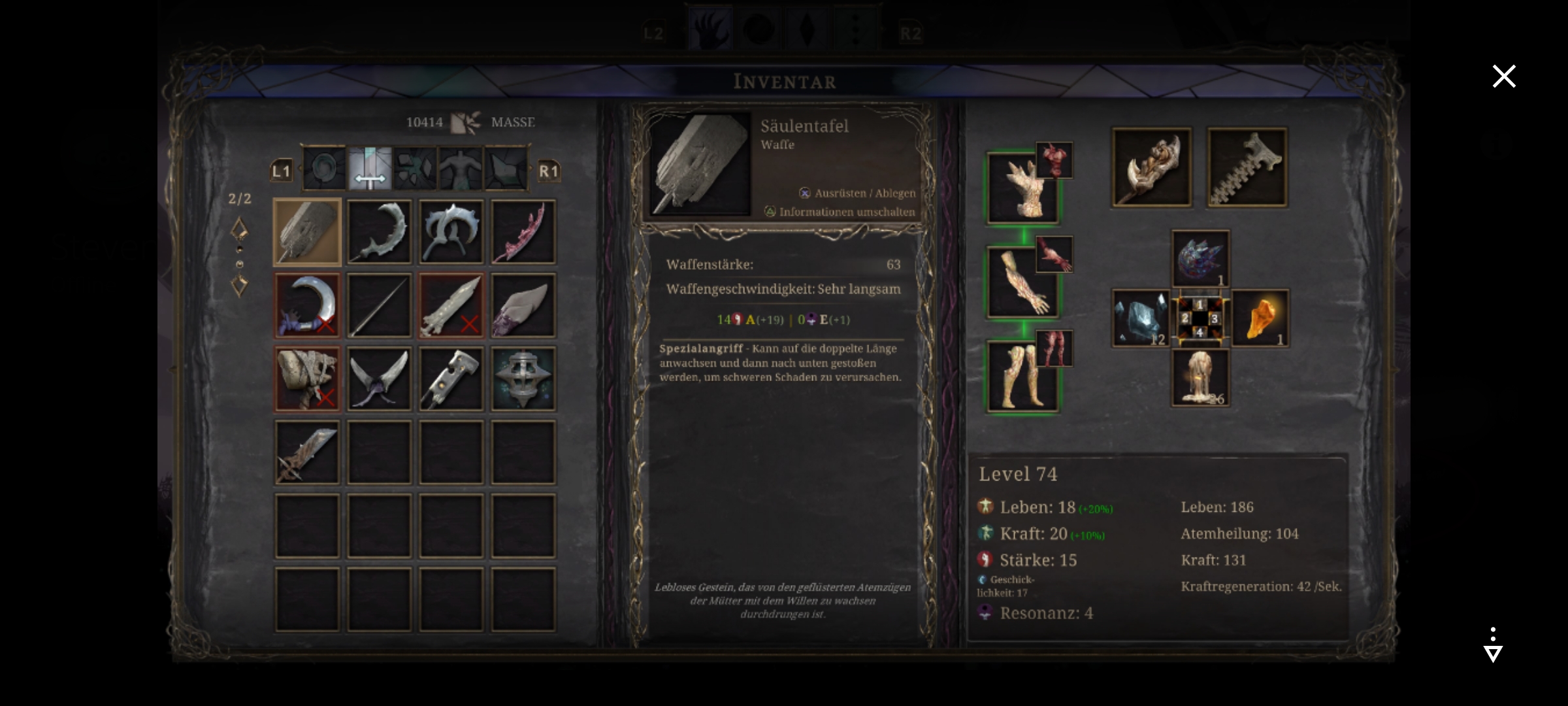Open the armor torso category tab
1568x706 pixels.
click(x=461, y=169)
